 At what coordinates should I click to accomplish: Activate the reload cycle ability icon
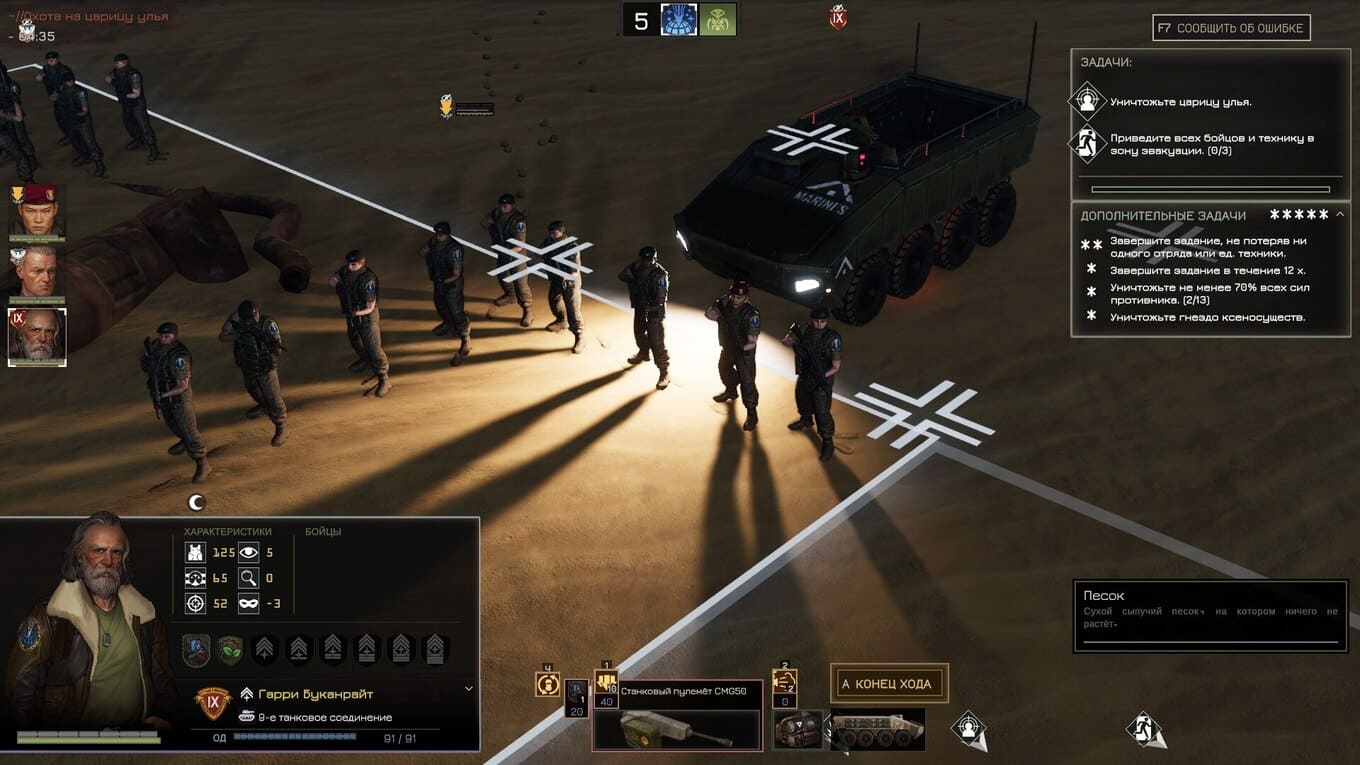coord(547,684)
